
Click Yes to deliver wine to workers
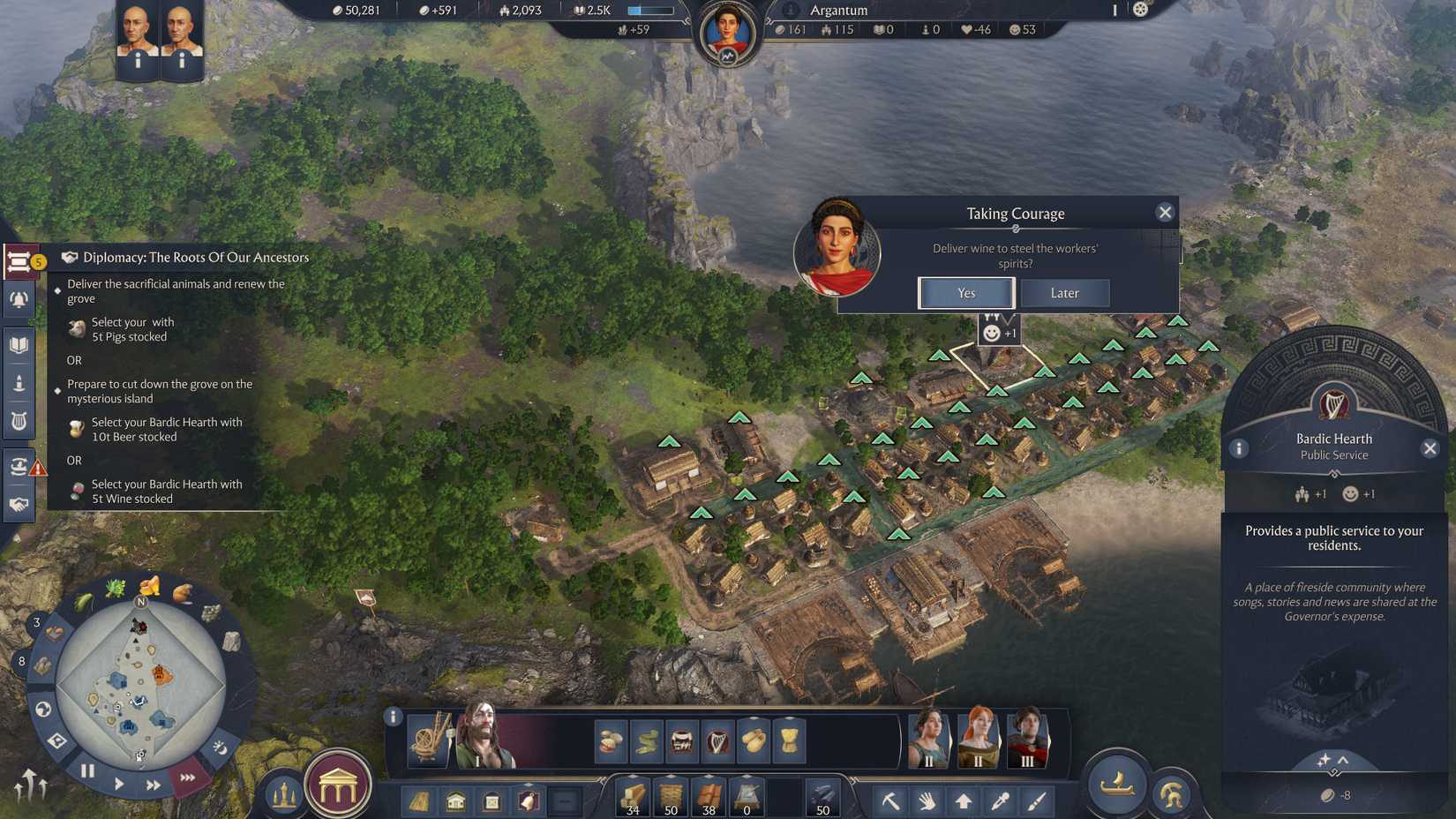click(966, 292)
